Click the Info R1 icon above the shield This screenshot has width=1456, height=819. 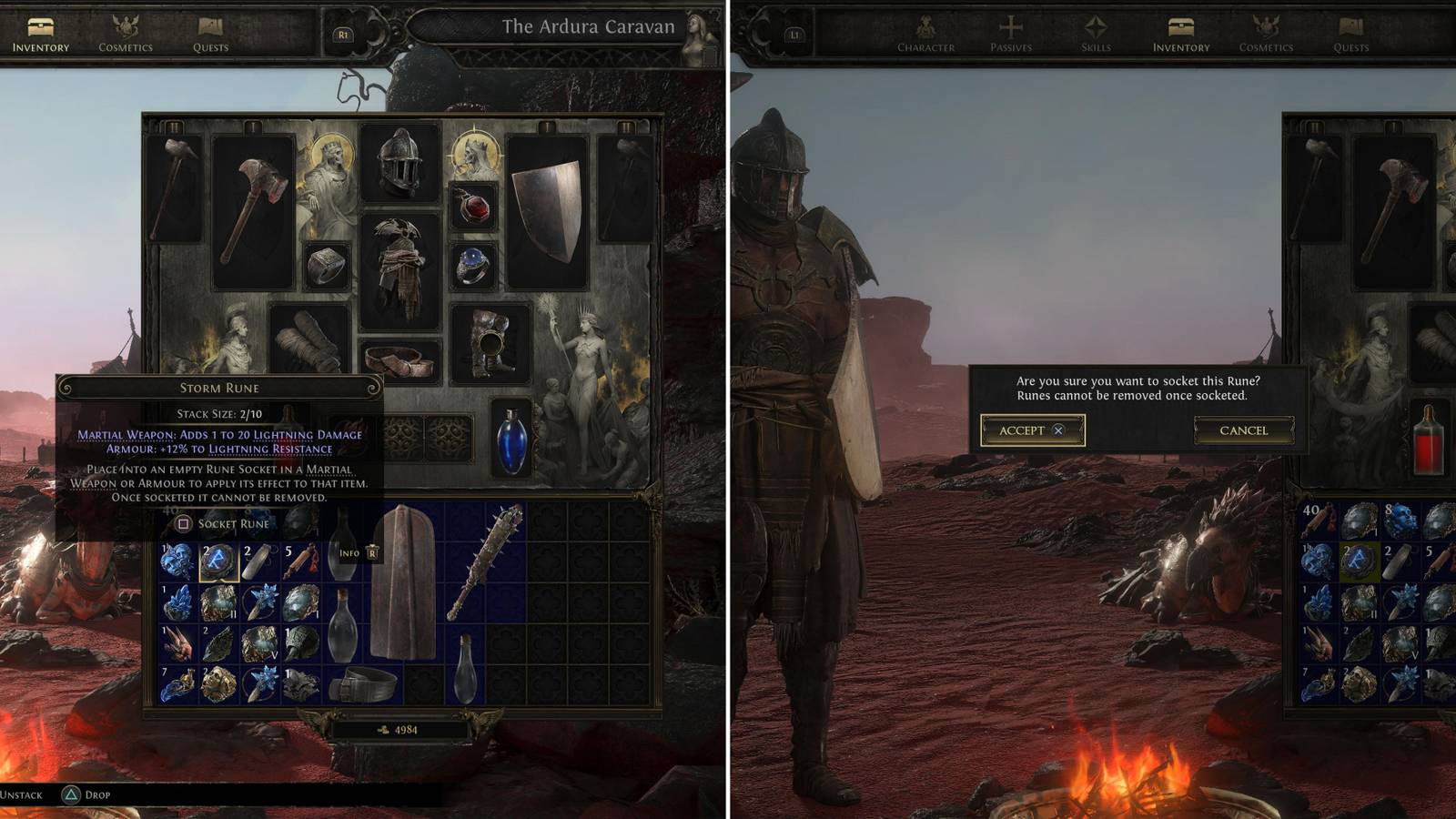[353, 552]
